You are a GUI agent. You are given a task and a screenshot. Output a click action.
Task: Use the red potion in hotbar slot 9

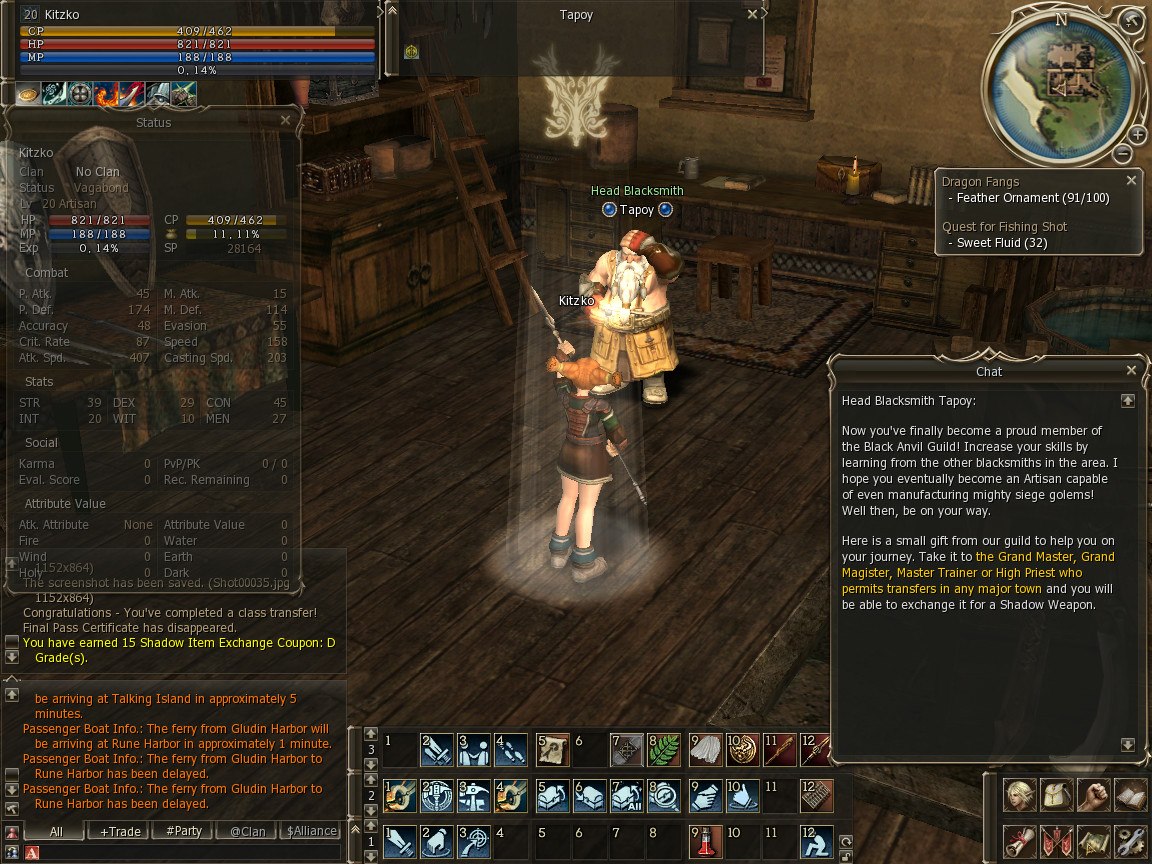point(704,840)
